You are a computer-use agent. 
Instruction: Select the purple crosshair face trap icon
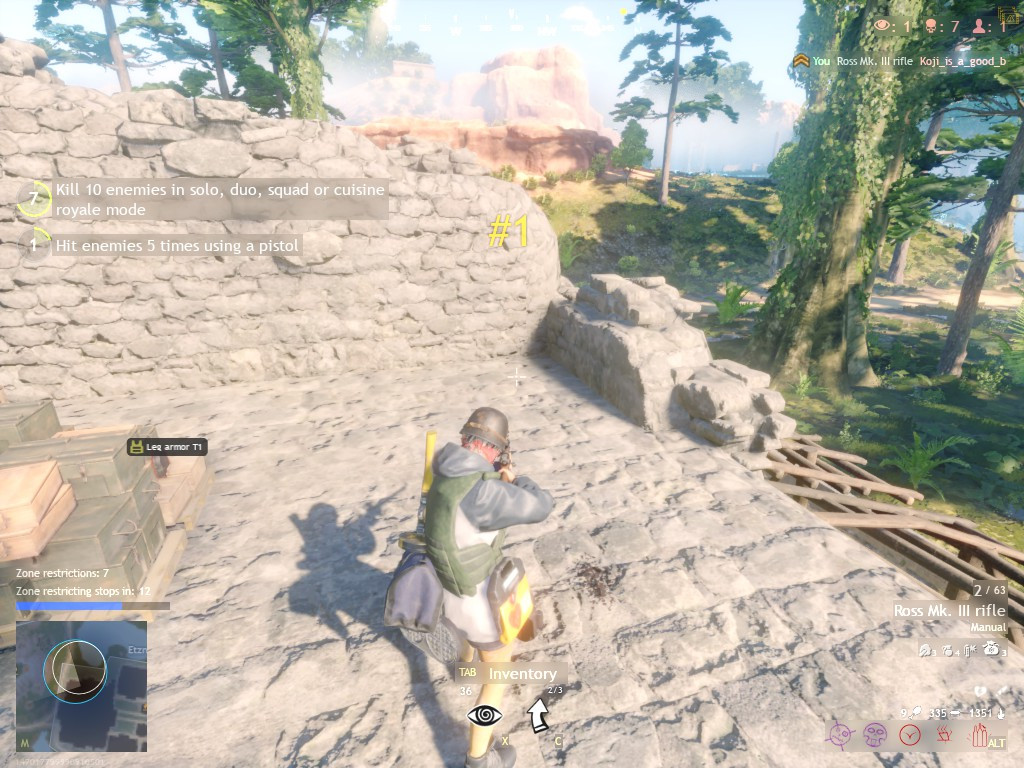click(840, 735)
